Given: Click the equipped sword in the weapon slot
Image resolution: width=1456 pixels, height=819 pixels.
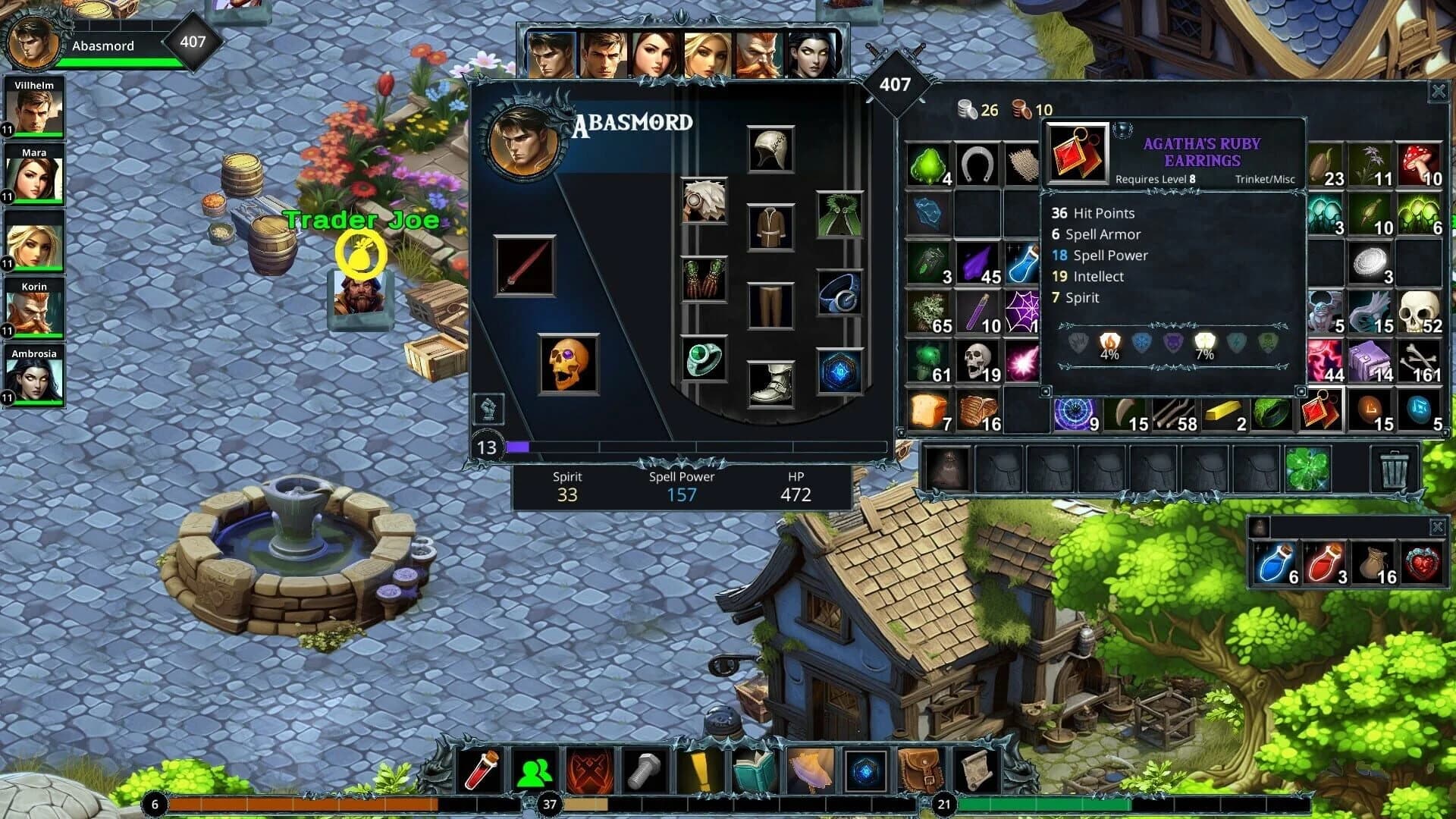Looking at the screenshot, I should coord(523,265).
